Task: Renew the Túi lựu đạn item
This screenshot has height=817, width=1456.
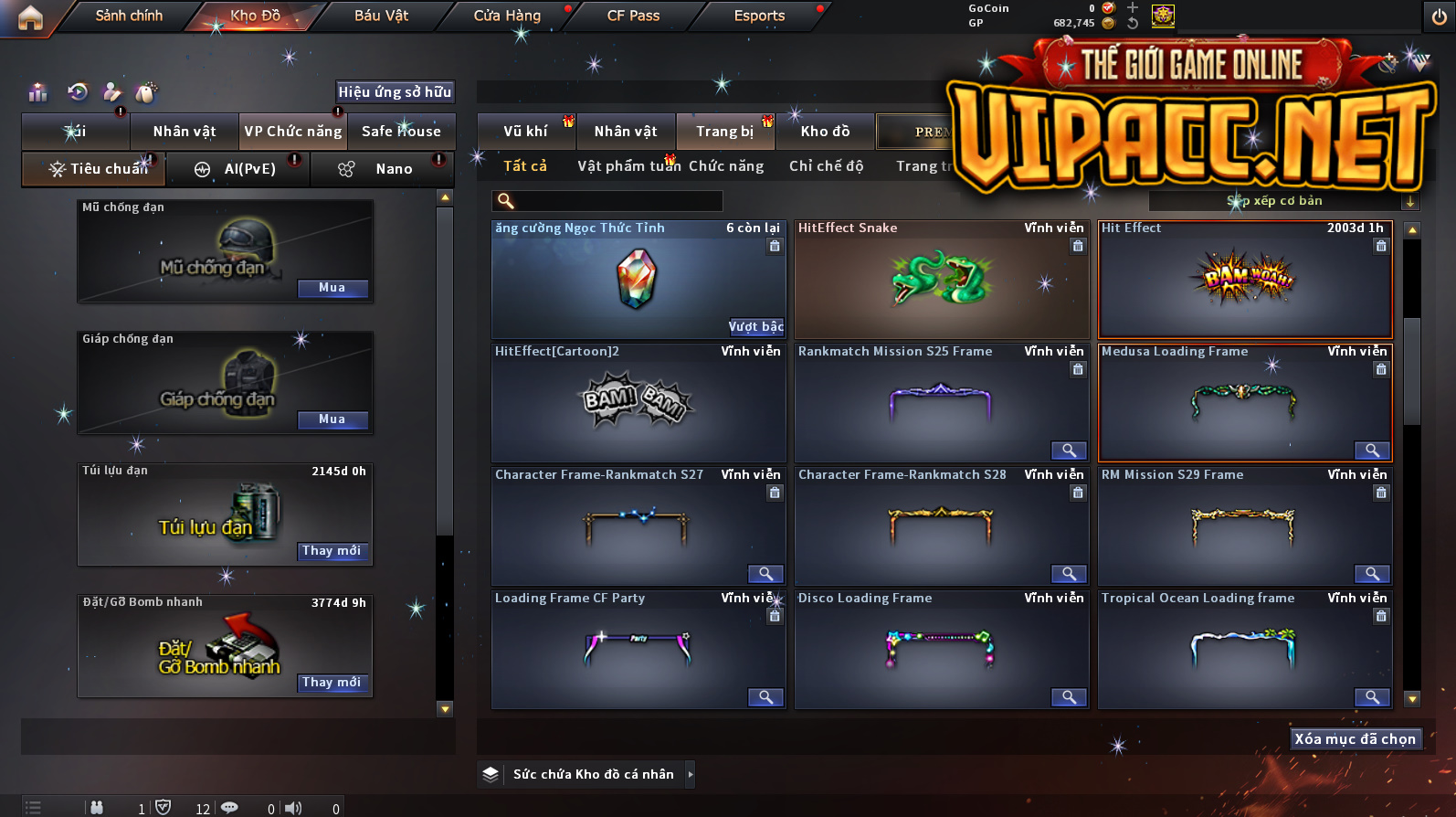Action: click(332, 551)
